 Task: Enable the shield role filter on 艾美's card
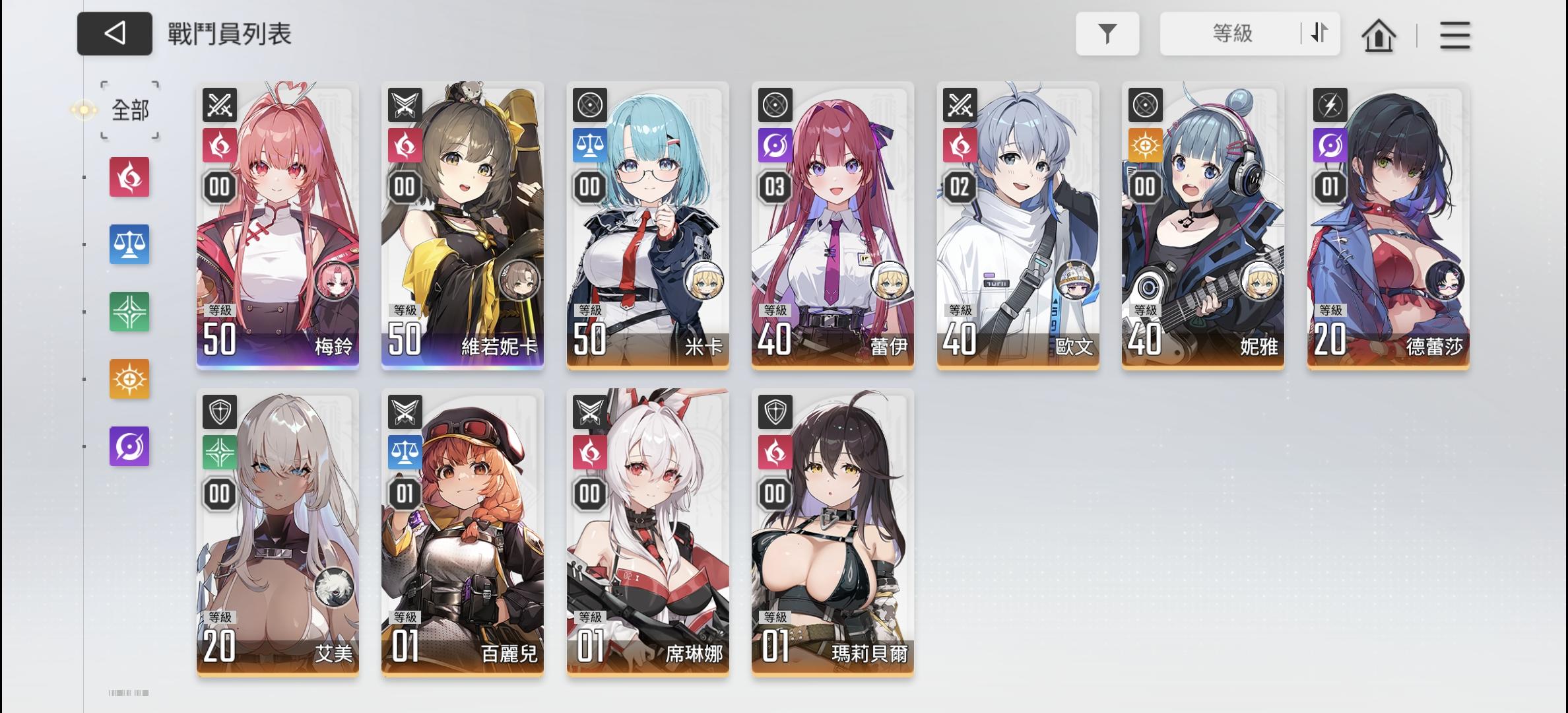click(219, 413)
